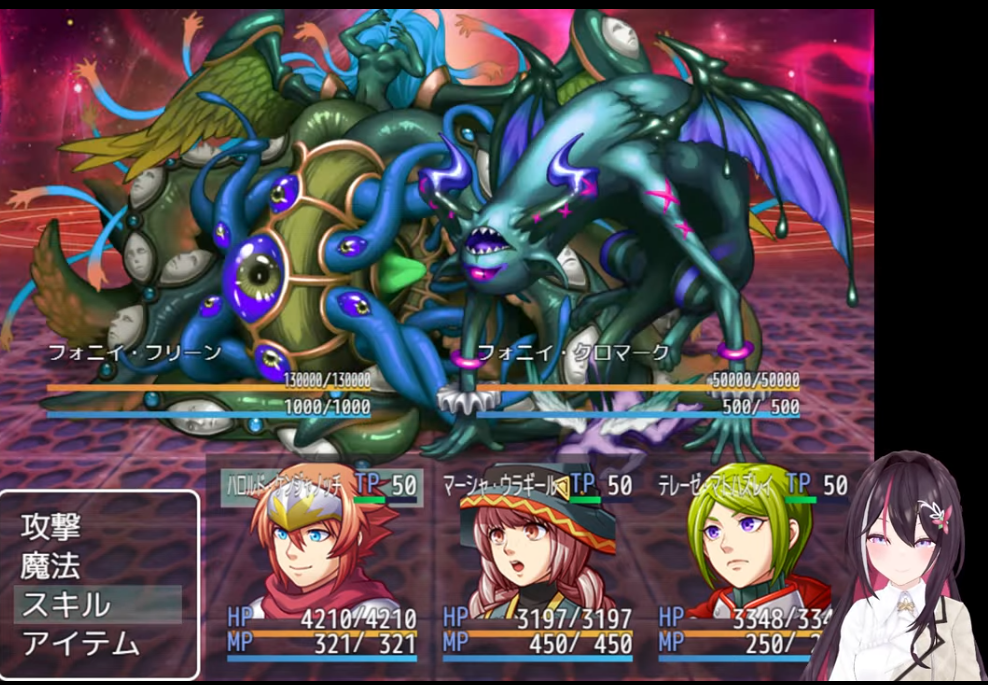
Task: Open the アイテム (Item) menu entry
Action: (80, 643)
